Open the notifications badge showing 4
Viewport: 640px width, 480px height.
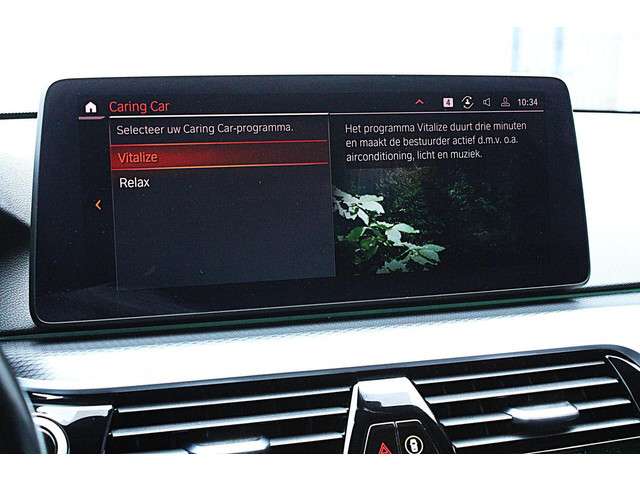click(448, 102)
